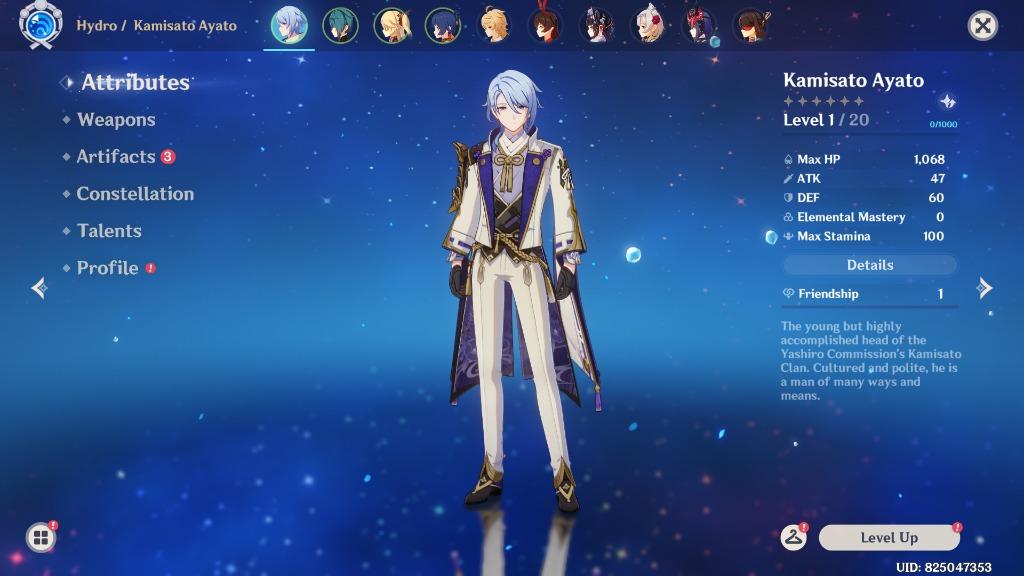Screen dimensions: 1024x576
Task: Open the Weapons section
Action: click(116, 120)
